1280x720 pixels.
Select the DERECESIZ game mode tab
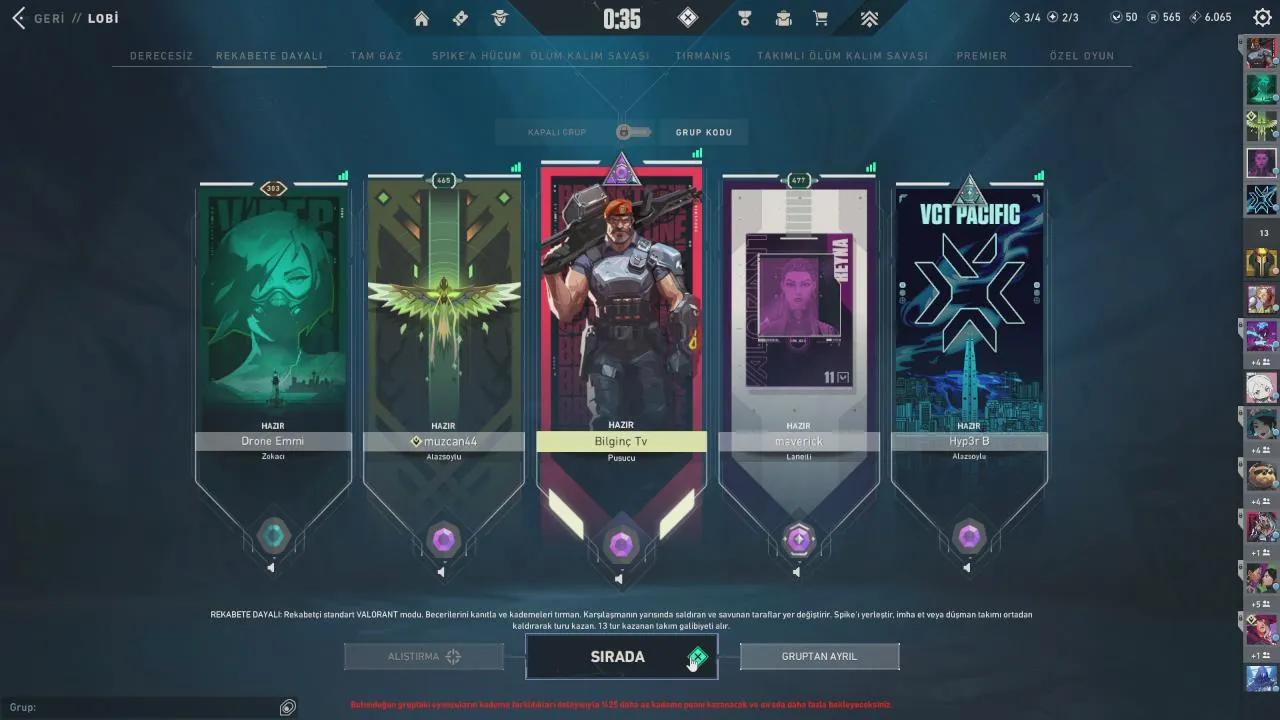[161, 56]
